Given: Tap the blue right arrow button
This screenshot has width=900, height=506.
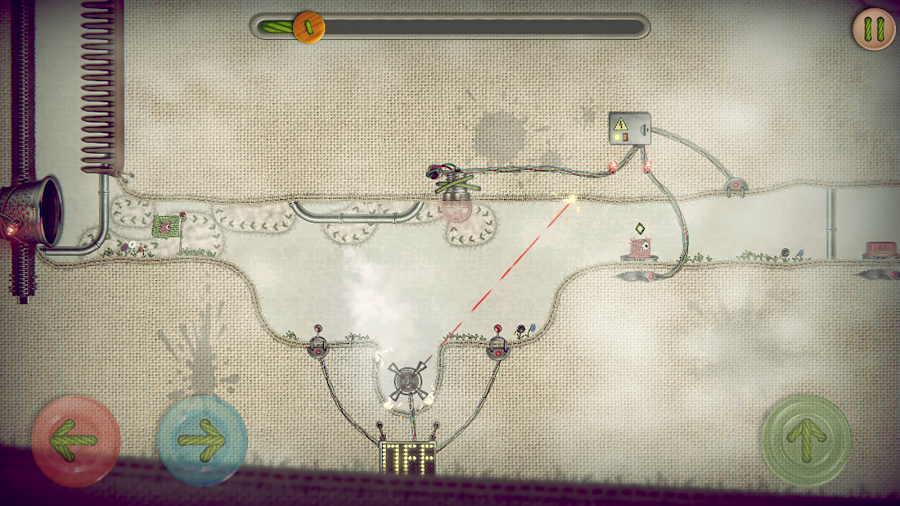Looking at the screenshot, I should pos(202,440).
